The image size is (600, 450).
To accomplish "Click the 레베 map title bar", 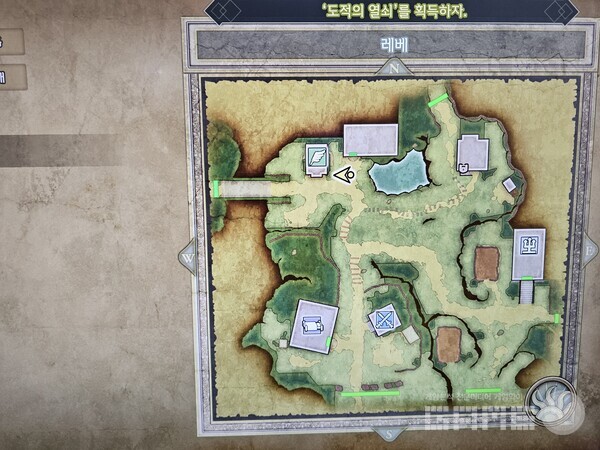I will click(x=390, y=46).
